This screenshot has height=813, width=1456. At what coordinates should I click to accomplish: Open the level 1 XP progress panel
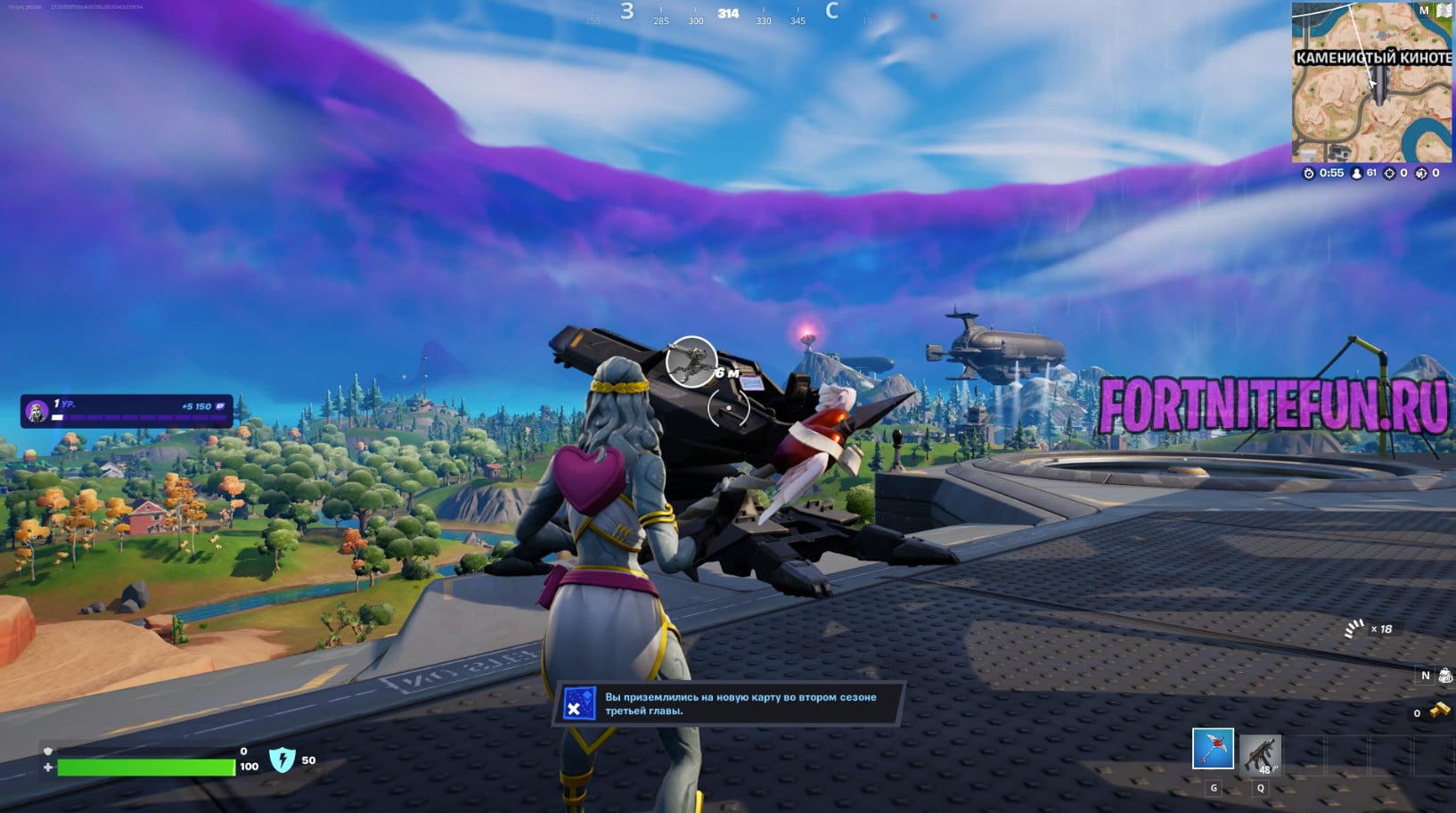coord(127,411)
